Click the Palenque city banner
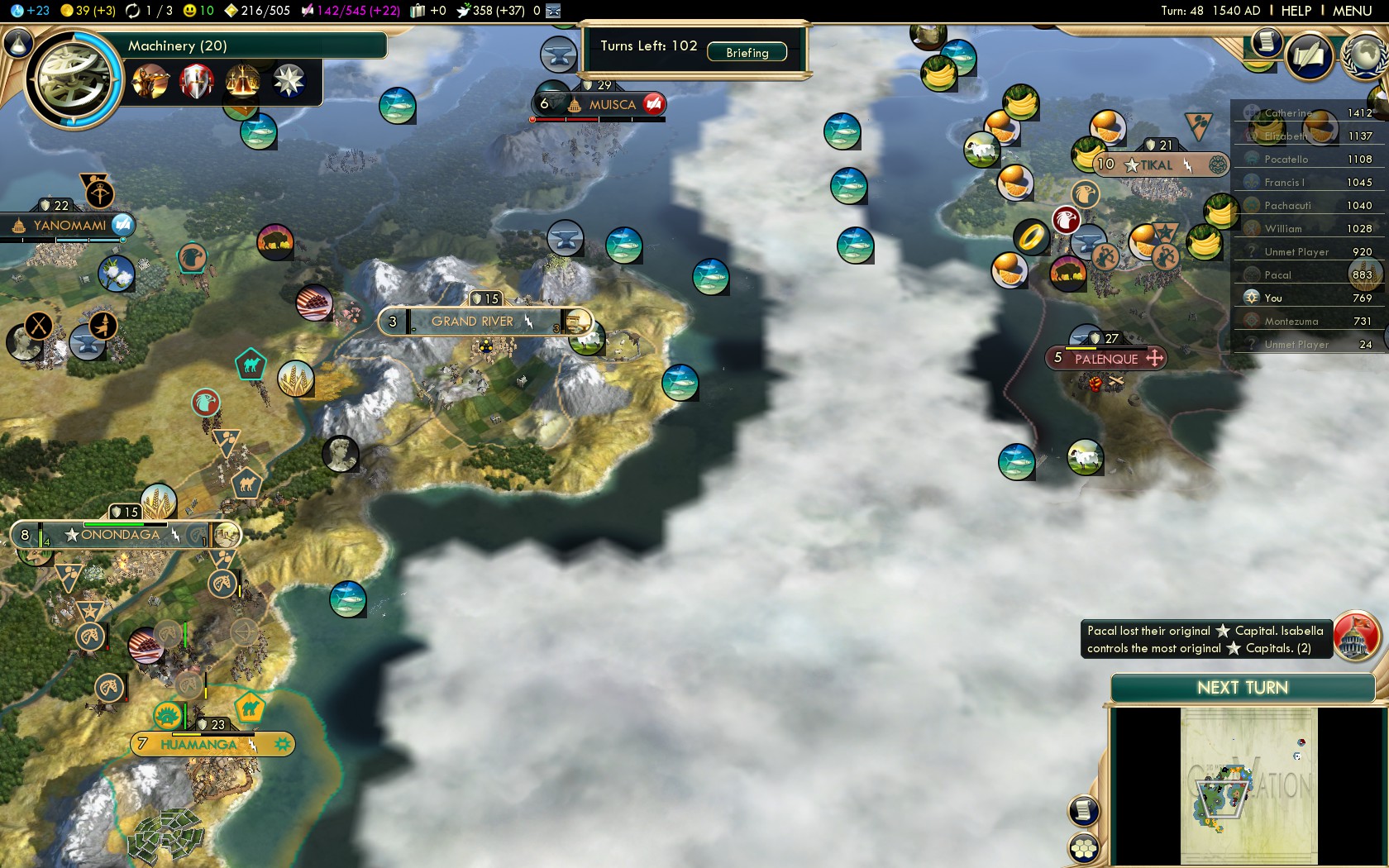 click(1106, 359)
